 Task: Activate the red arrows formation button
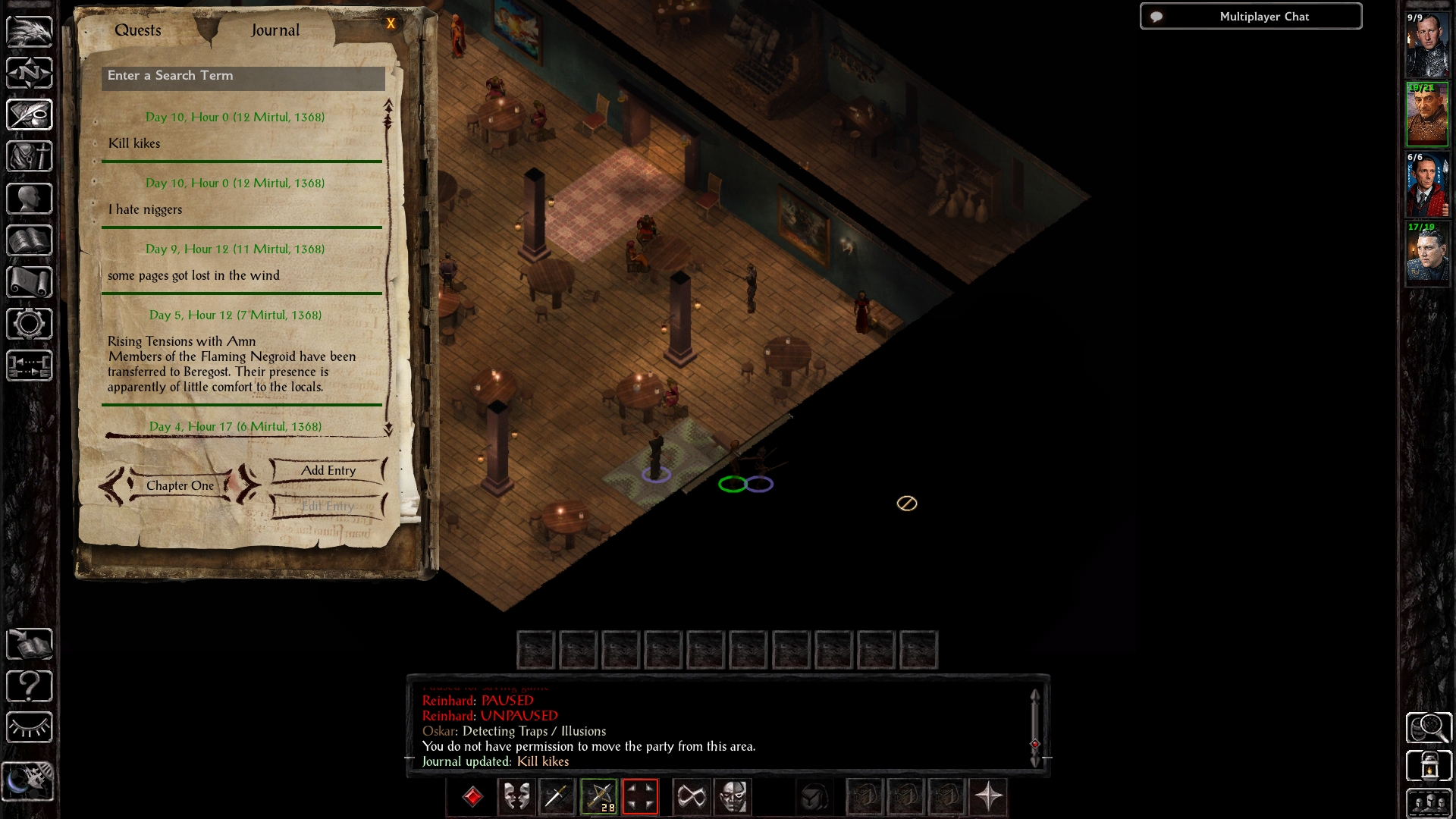(x=640, y=797)
